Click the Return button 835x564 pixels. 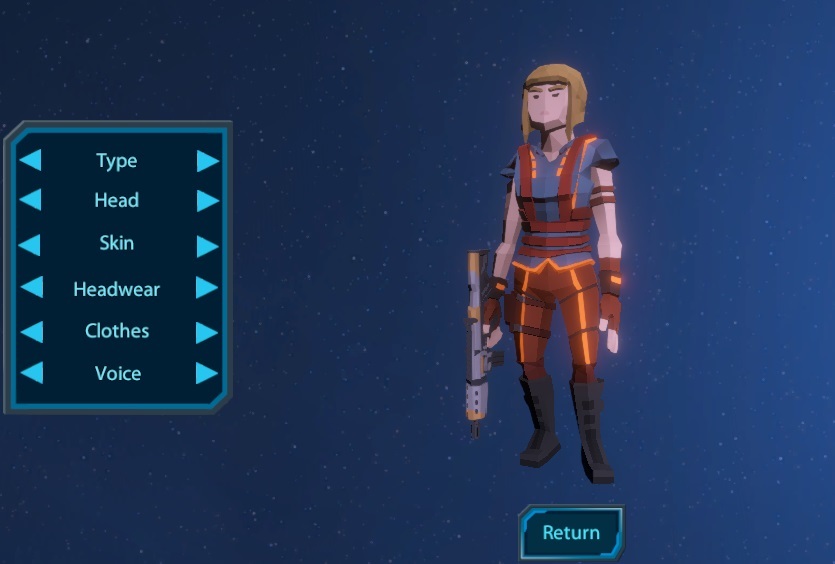(571, 533)
